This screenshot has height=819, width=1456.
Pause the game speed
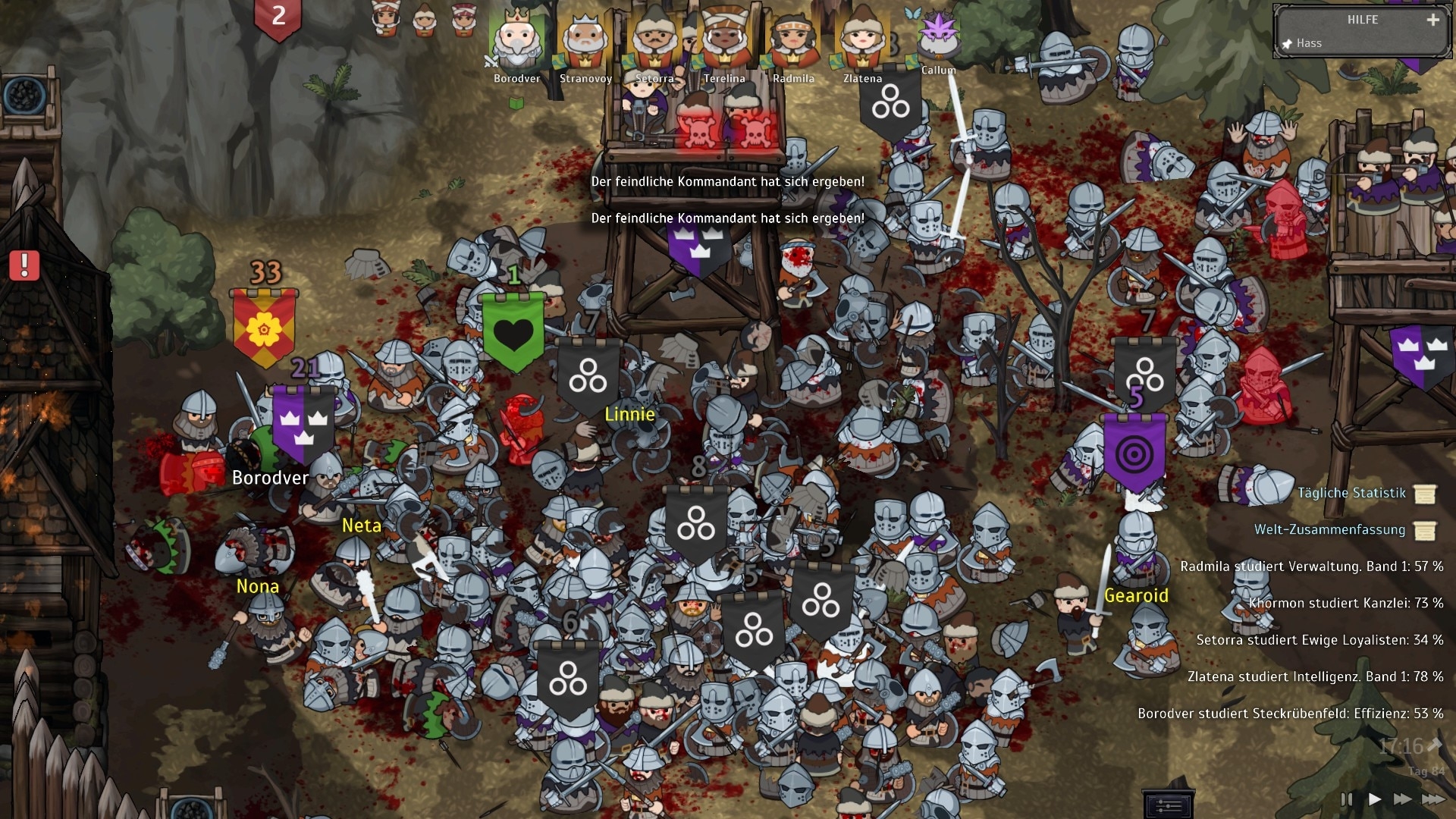[x=1346, y=799]
